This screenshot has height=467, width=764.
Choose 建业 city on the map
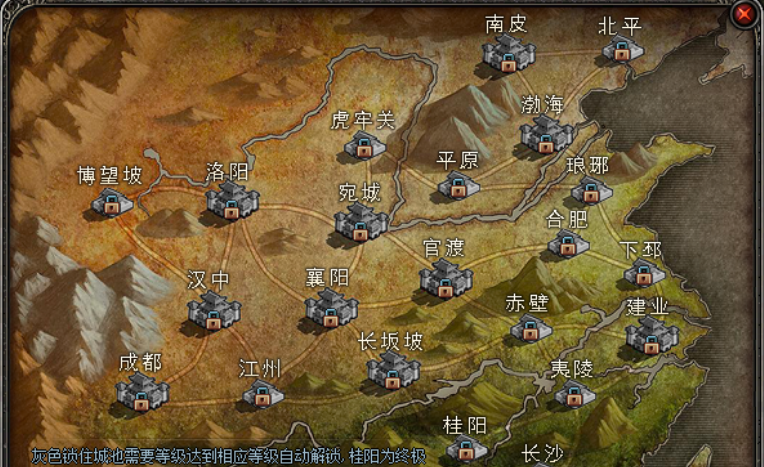coord(652,335)
